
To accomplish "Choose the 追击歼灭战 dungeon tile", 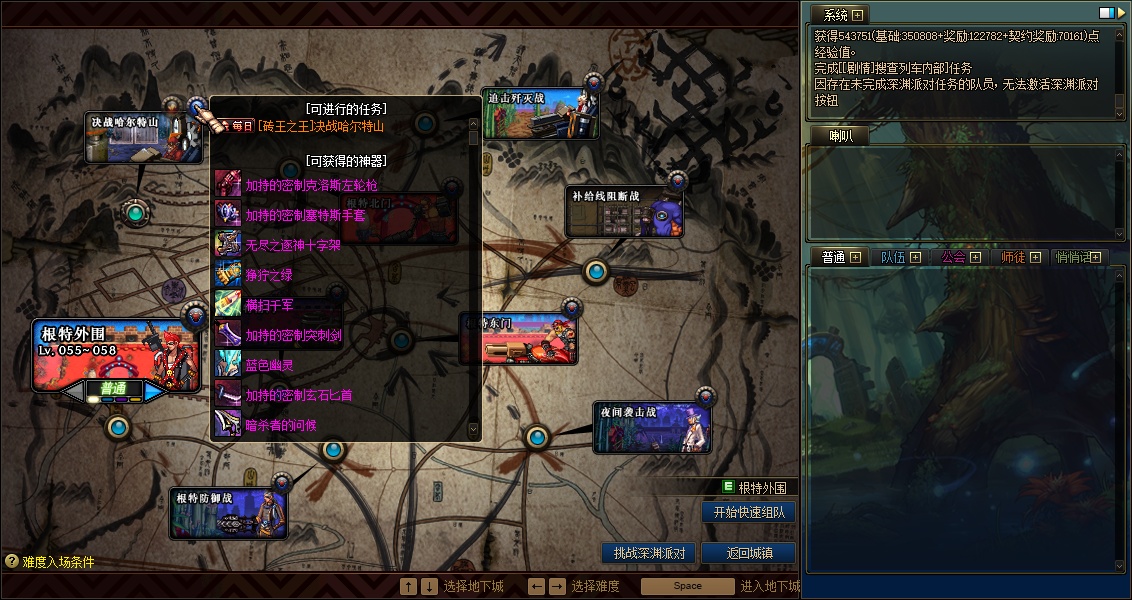I will tap(540, 114).
